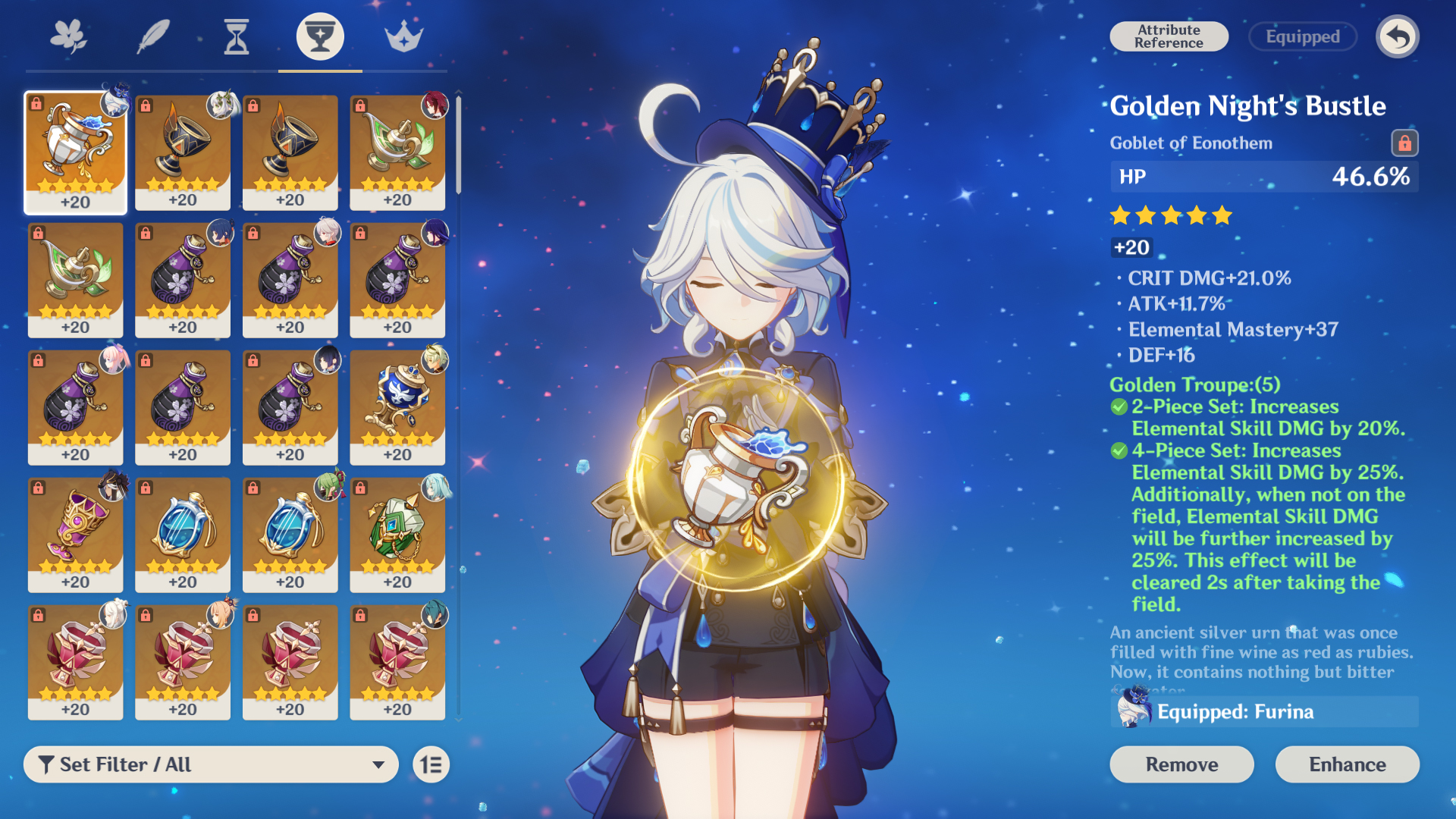Click the return arrow button

pyautogui.click(x=1398, y=36)
